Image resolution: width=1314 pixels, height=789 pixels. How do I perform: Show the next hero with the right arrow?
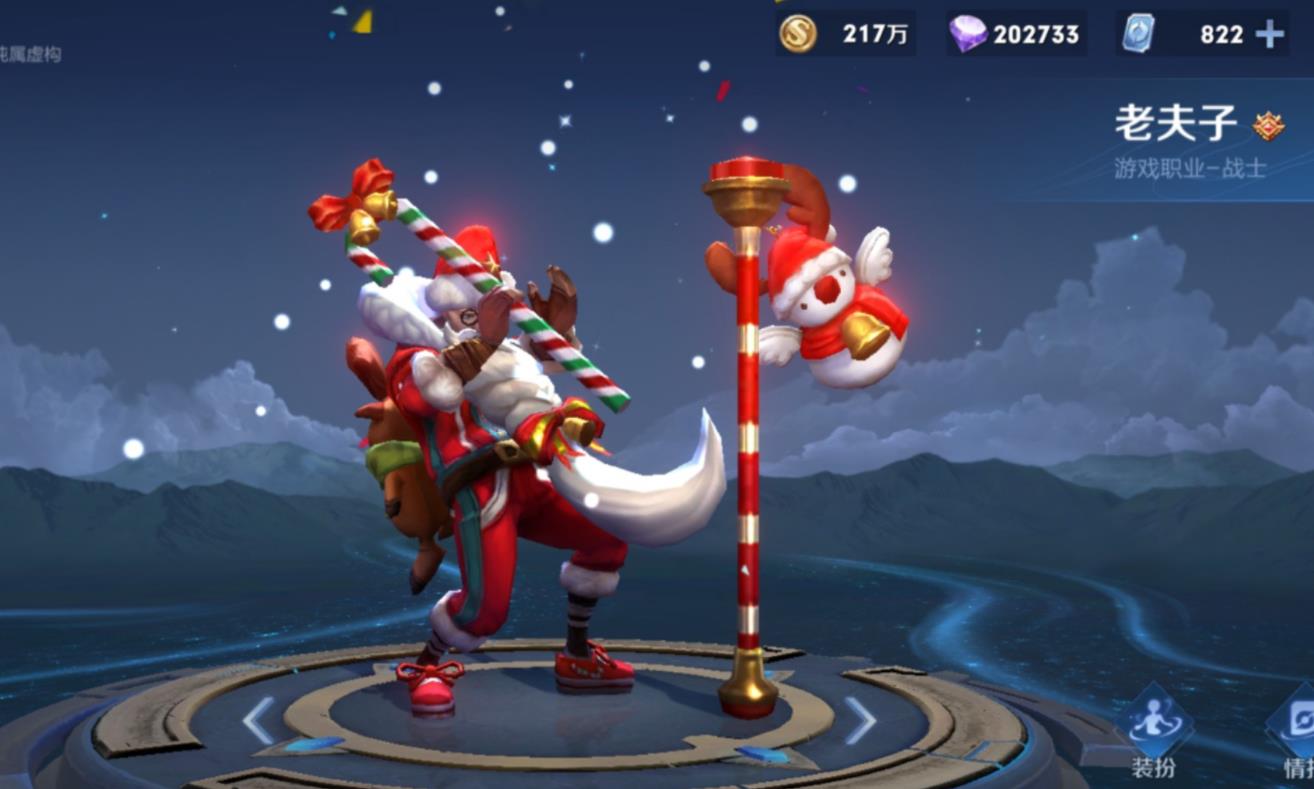coord(860,720)
